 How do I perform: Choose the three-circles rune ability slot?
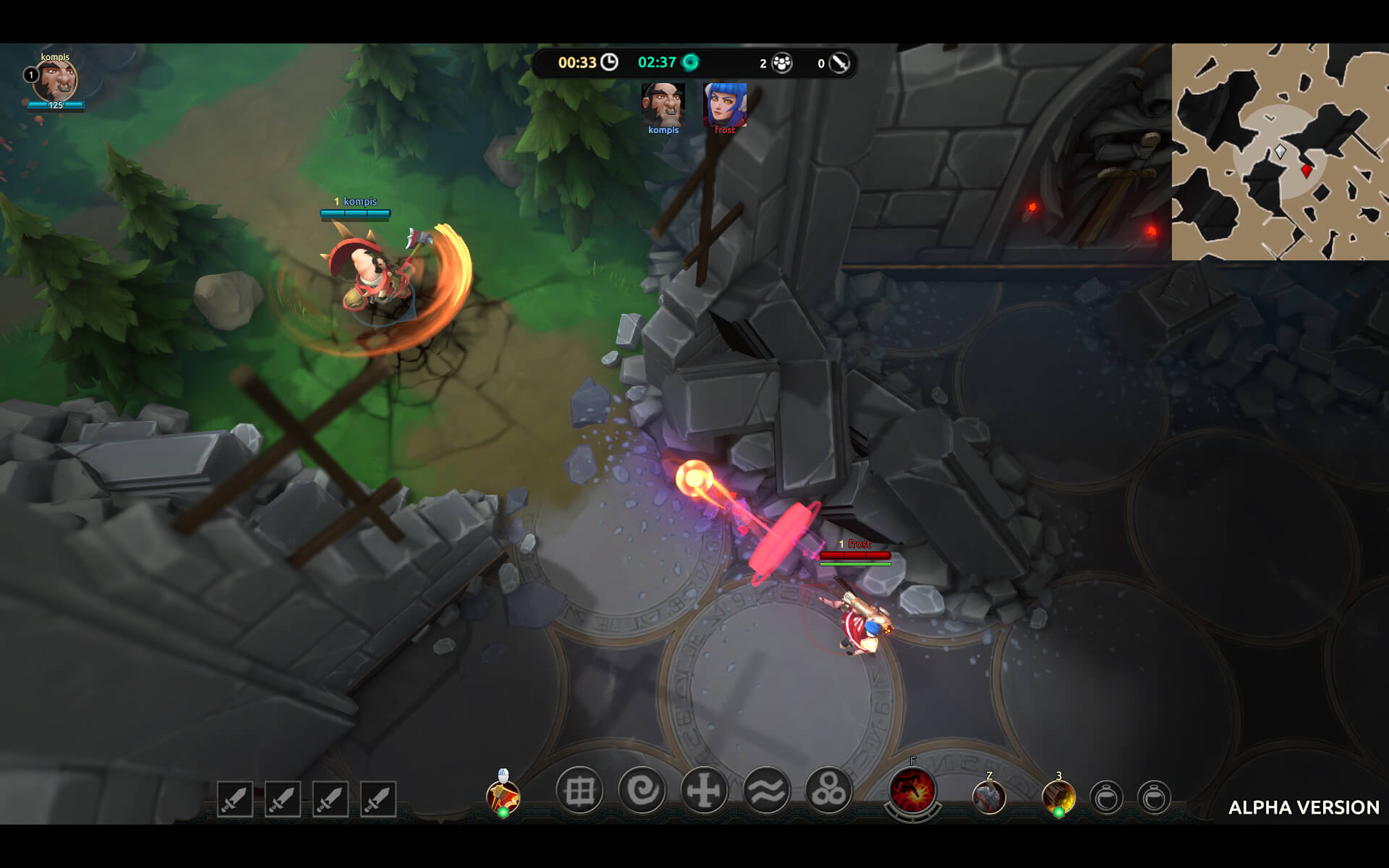tap(828, 791)
